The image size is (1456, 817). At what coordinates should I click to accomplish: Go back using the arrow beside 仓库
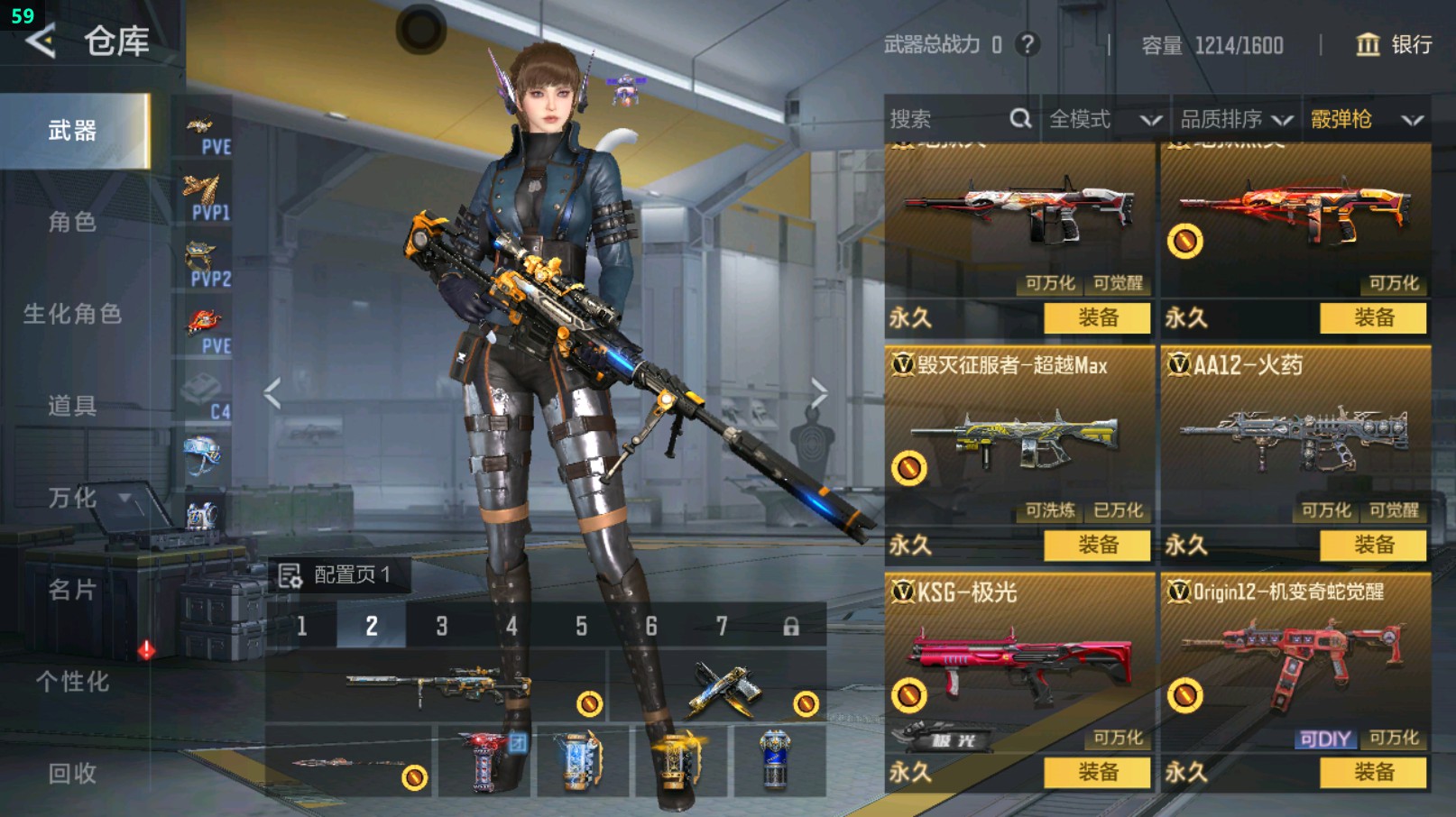[41, 41]
